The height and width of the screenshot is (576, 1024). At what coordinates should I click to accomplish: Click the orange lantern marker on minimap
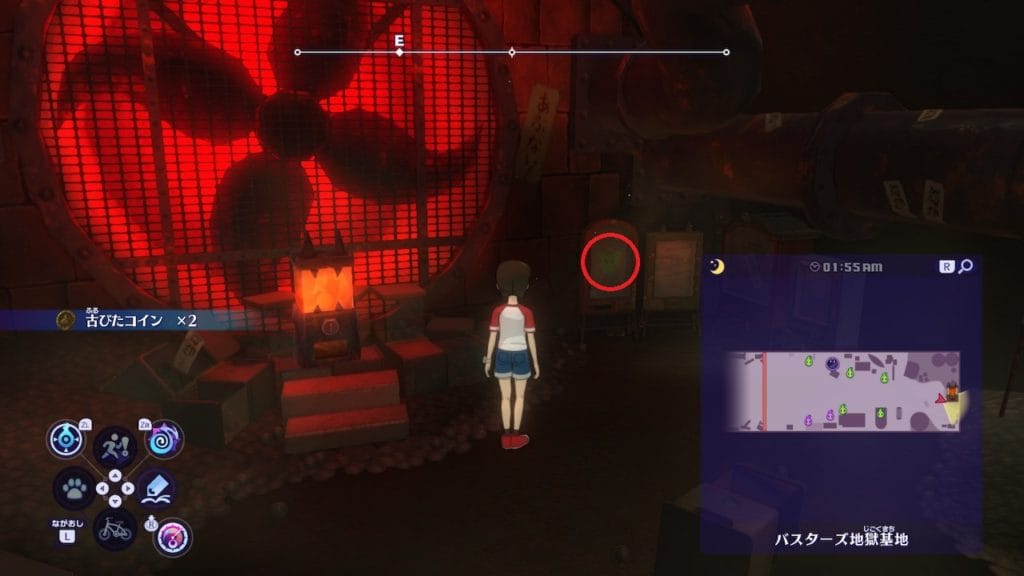pyautogui.click(x=953, y=388)
